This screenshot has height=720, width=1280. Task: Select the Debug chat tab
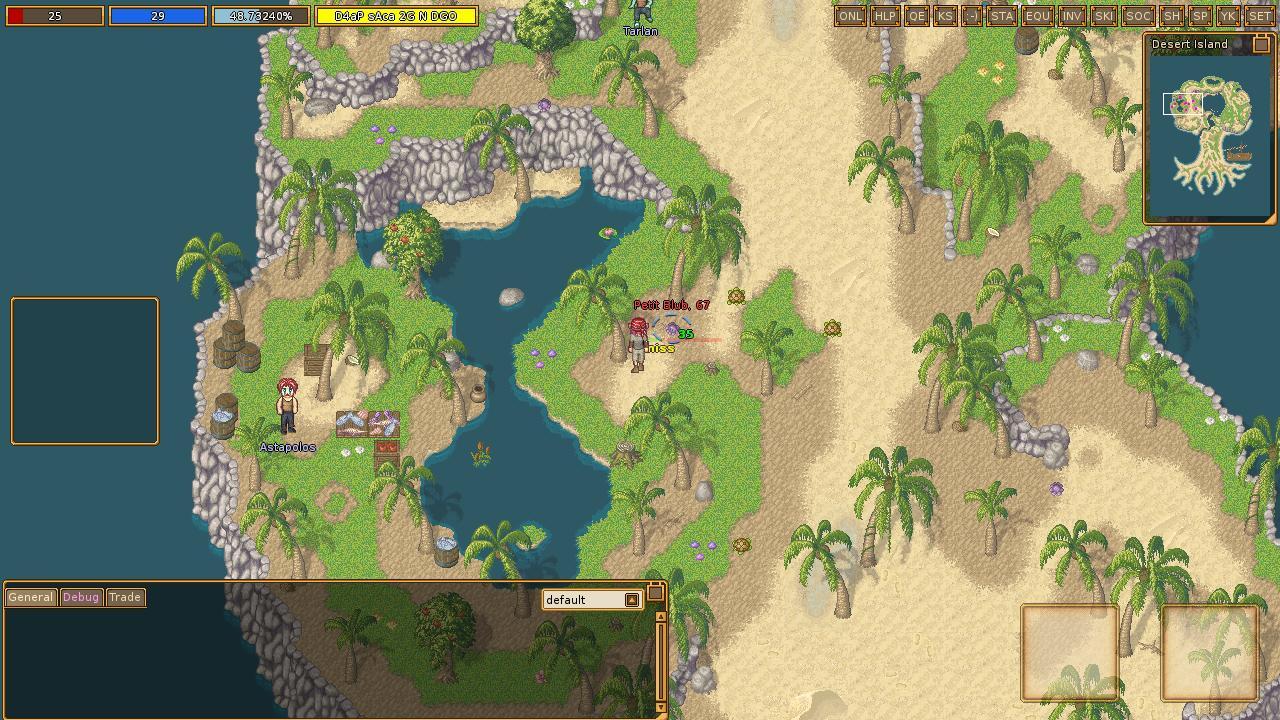(79, 597)
